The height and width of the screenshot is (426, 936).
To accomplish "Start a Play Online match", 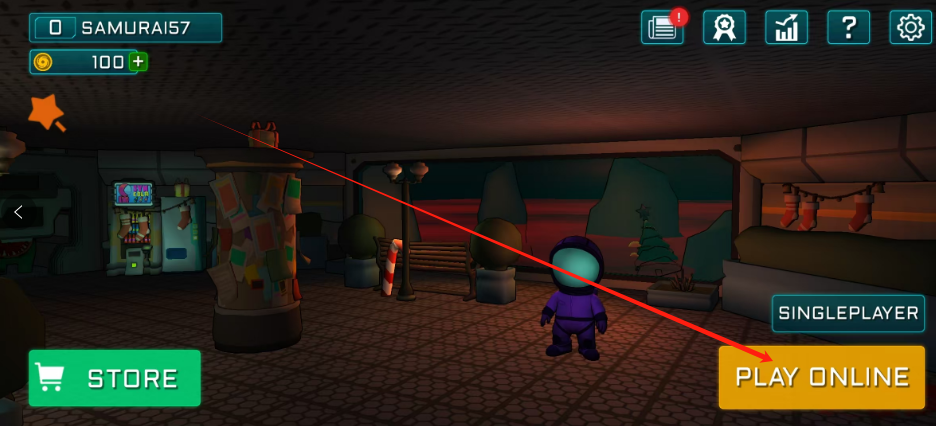I will 821,377.
